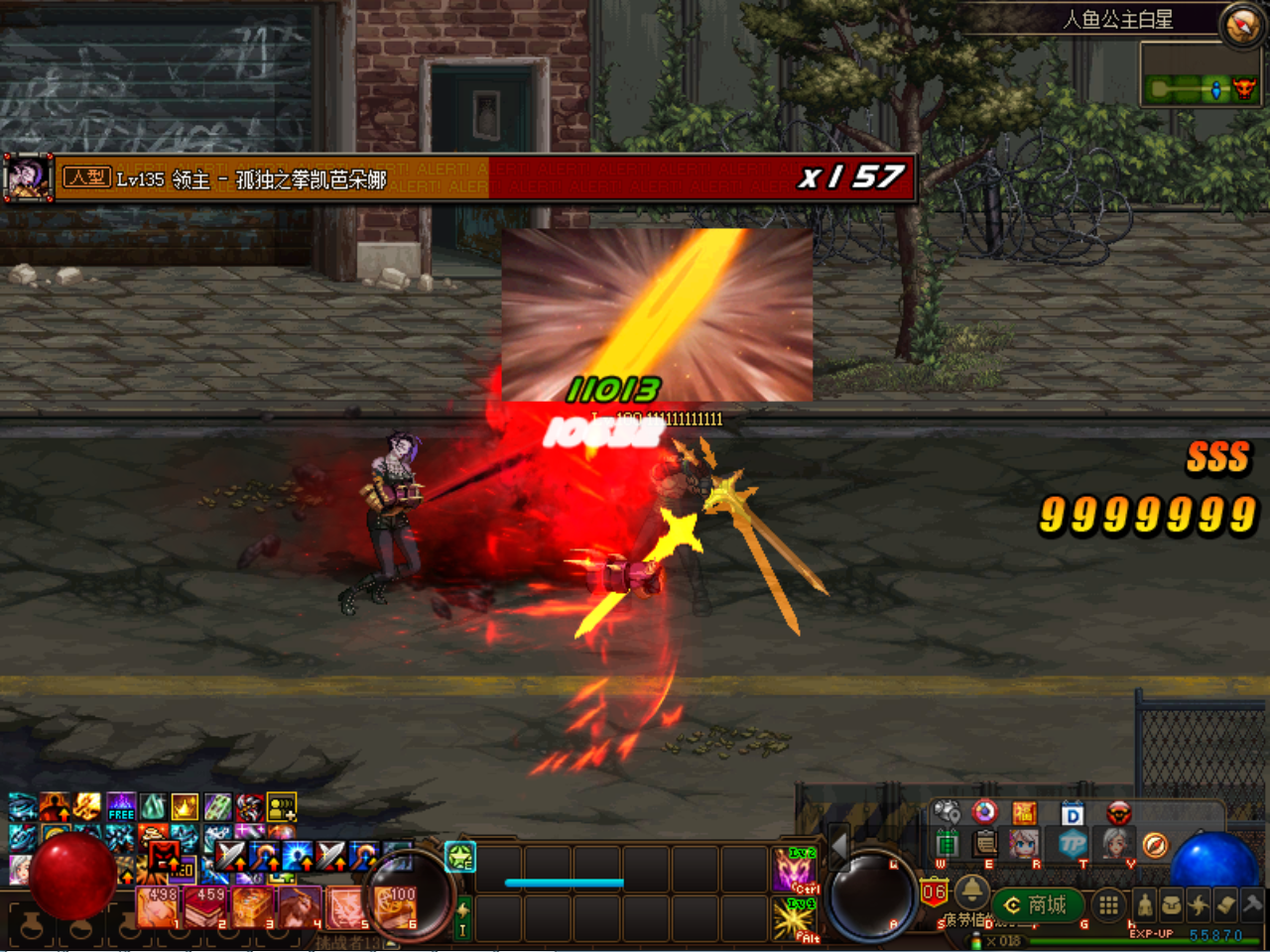Click the EXP-UP label
This screenshot has height=952, width=1270.
(x=1151, y=932)
